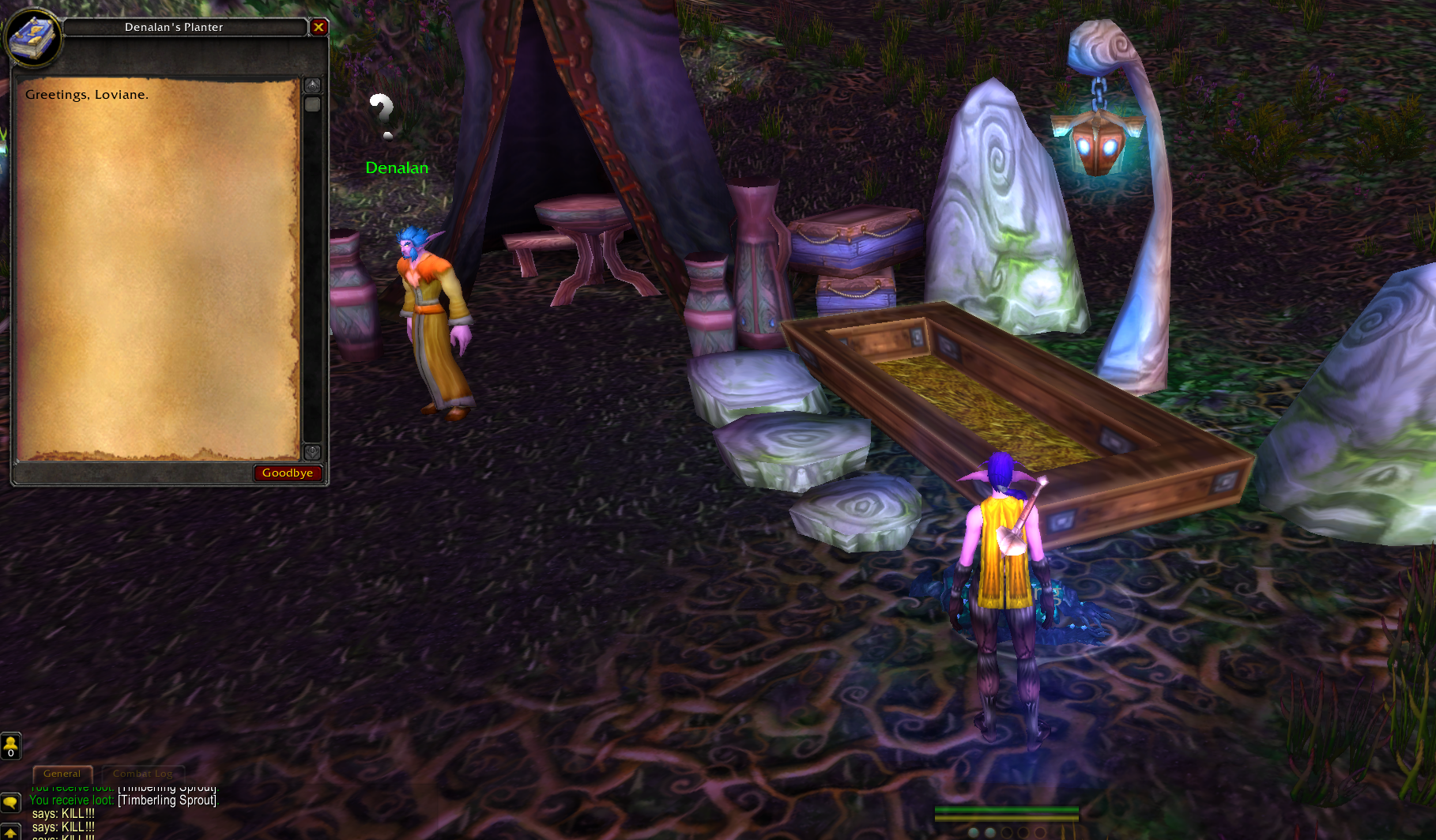Click the dialog's scroll-down arrow

pyautogui.click(x=313, y=451)
